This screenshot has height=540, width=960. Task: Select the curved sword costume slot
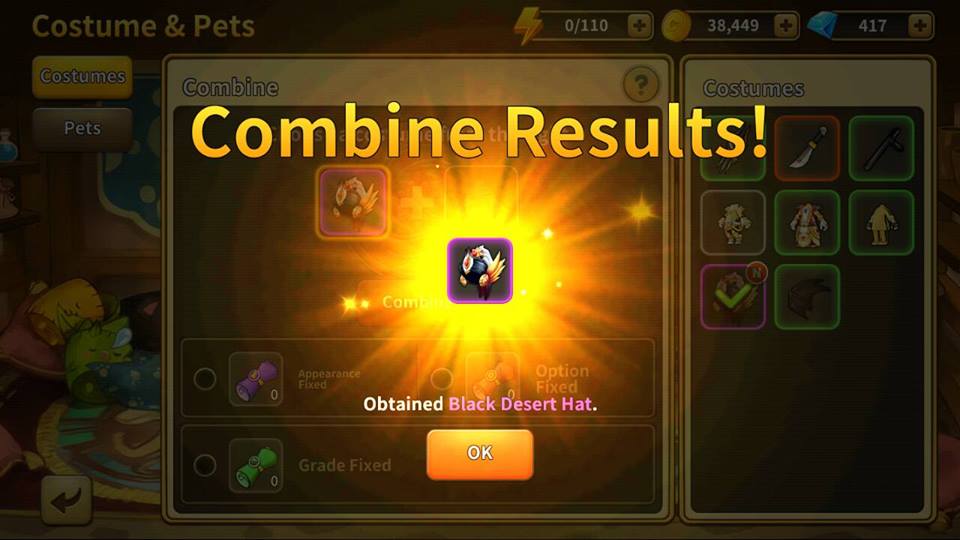tap(807, 148)
